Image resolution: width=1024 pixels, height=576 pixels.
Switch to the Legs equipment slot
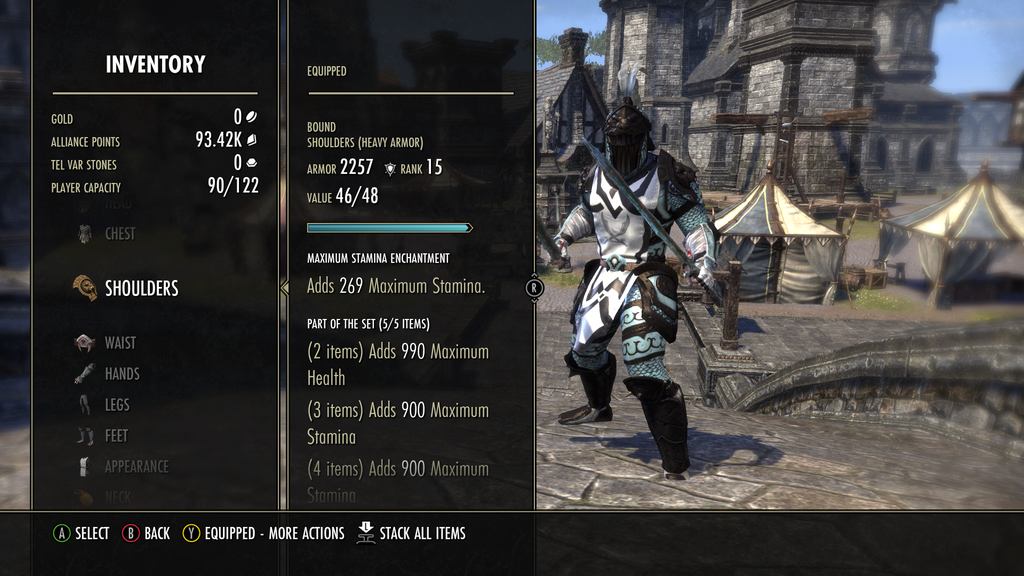click(x=116, y=405)
